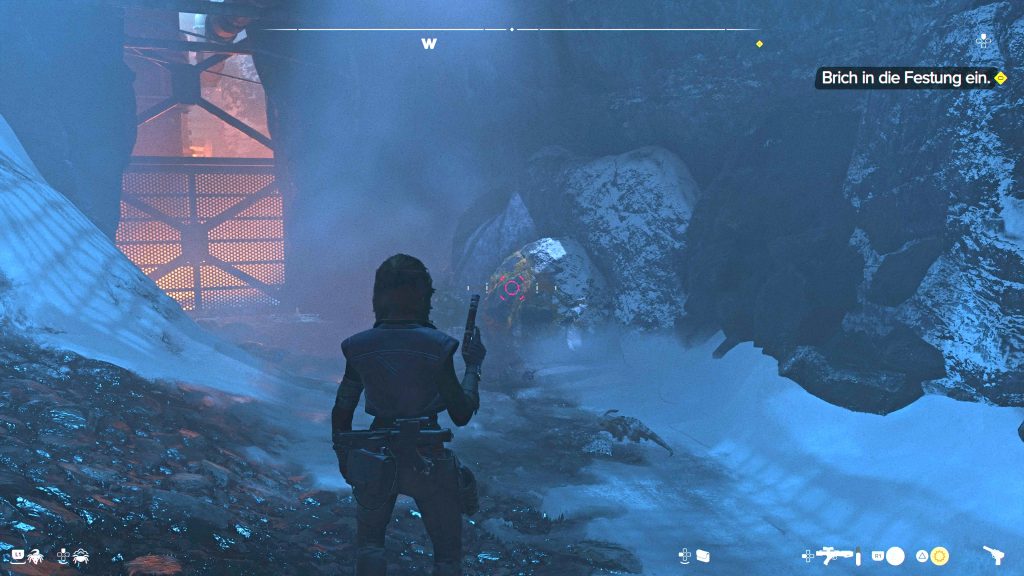Click the yellow objective marker on the compass
Image resolution: width=1024 pixels, height=576 pixels.
759,44
